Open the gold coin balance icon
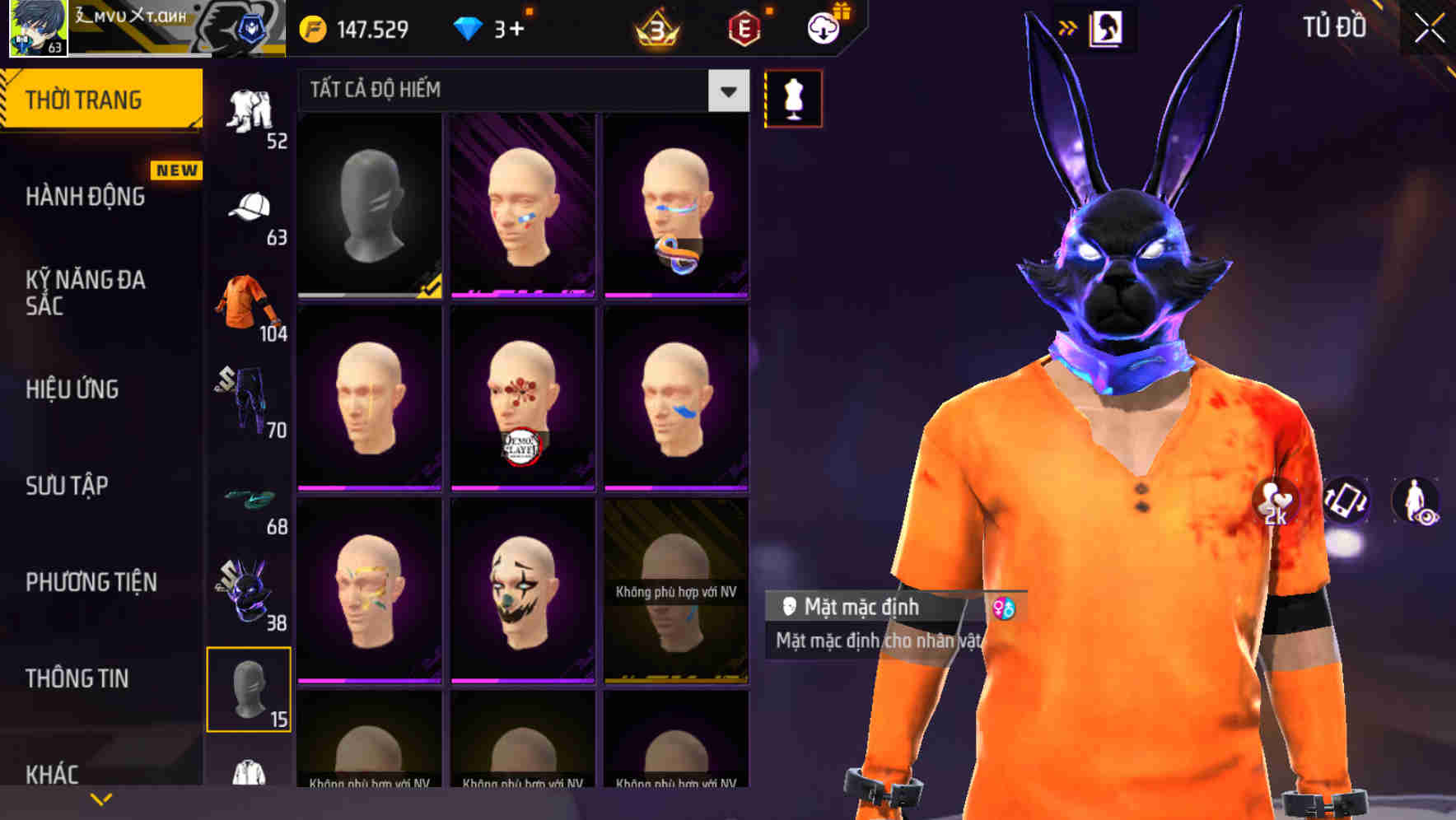Viewport: 1456px width, 820px height. coord(311,27)
